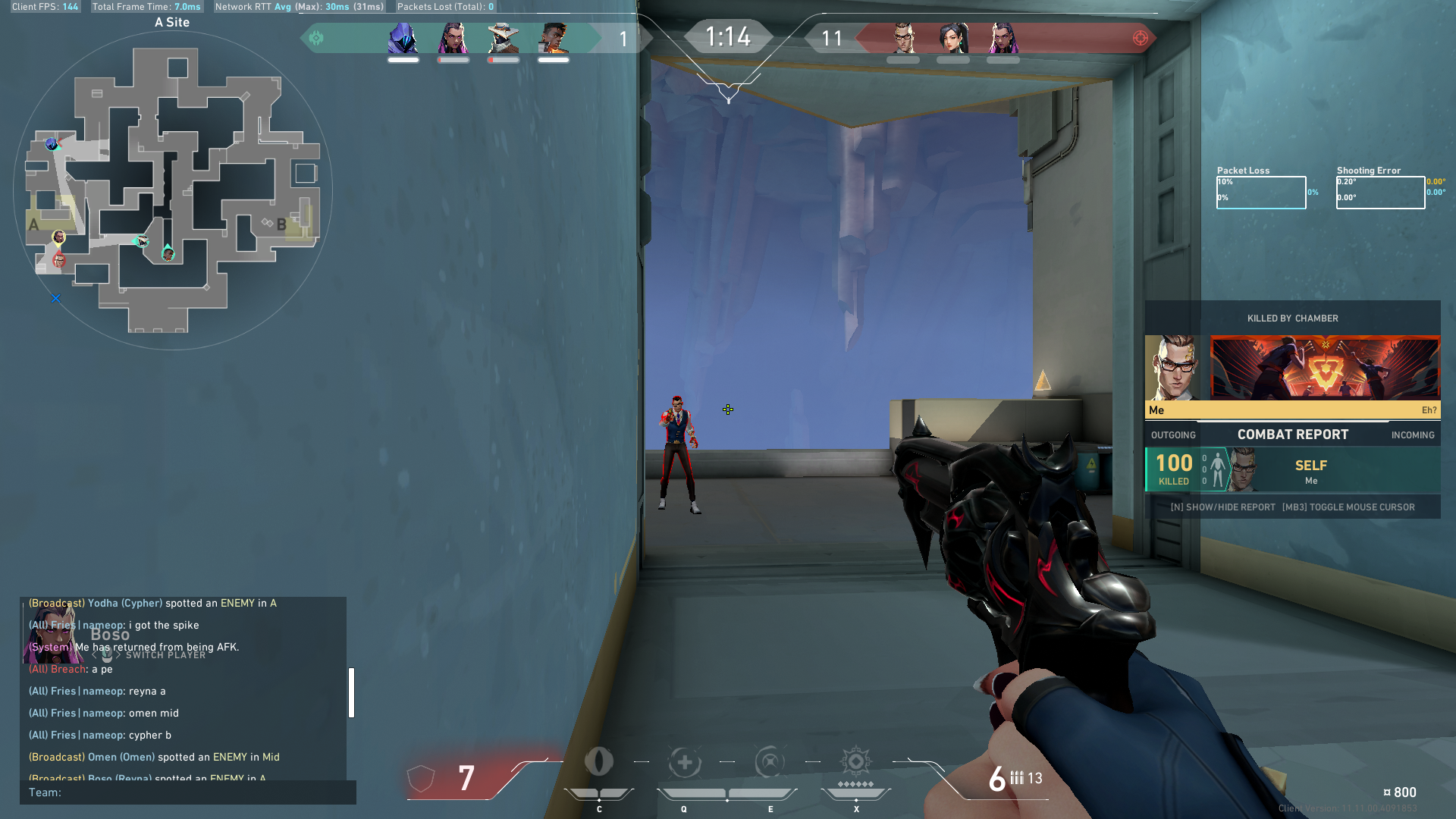Activate the Empress ultimate icon above X
This screenshot has height=819, width=1456.
coord(855,764)
